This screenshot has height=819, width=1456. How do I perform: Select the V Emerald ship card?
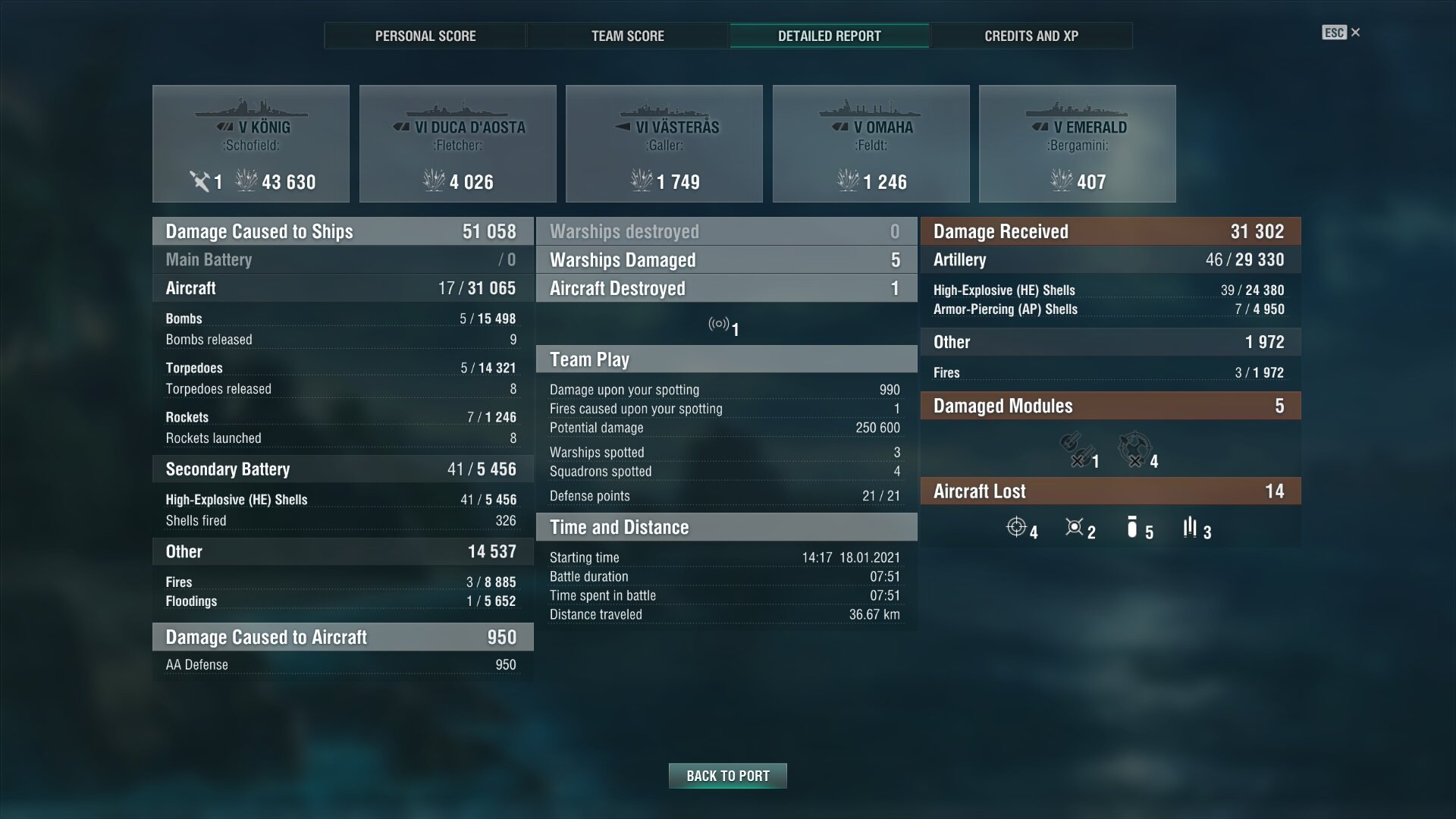(1078, 144)
